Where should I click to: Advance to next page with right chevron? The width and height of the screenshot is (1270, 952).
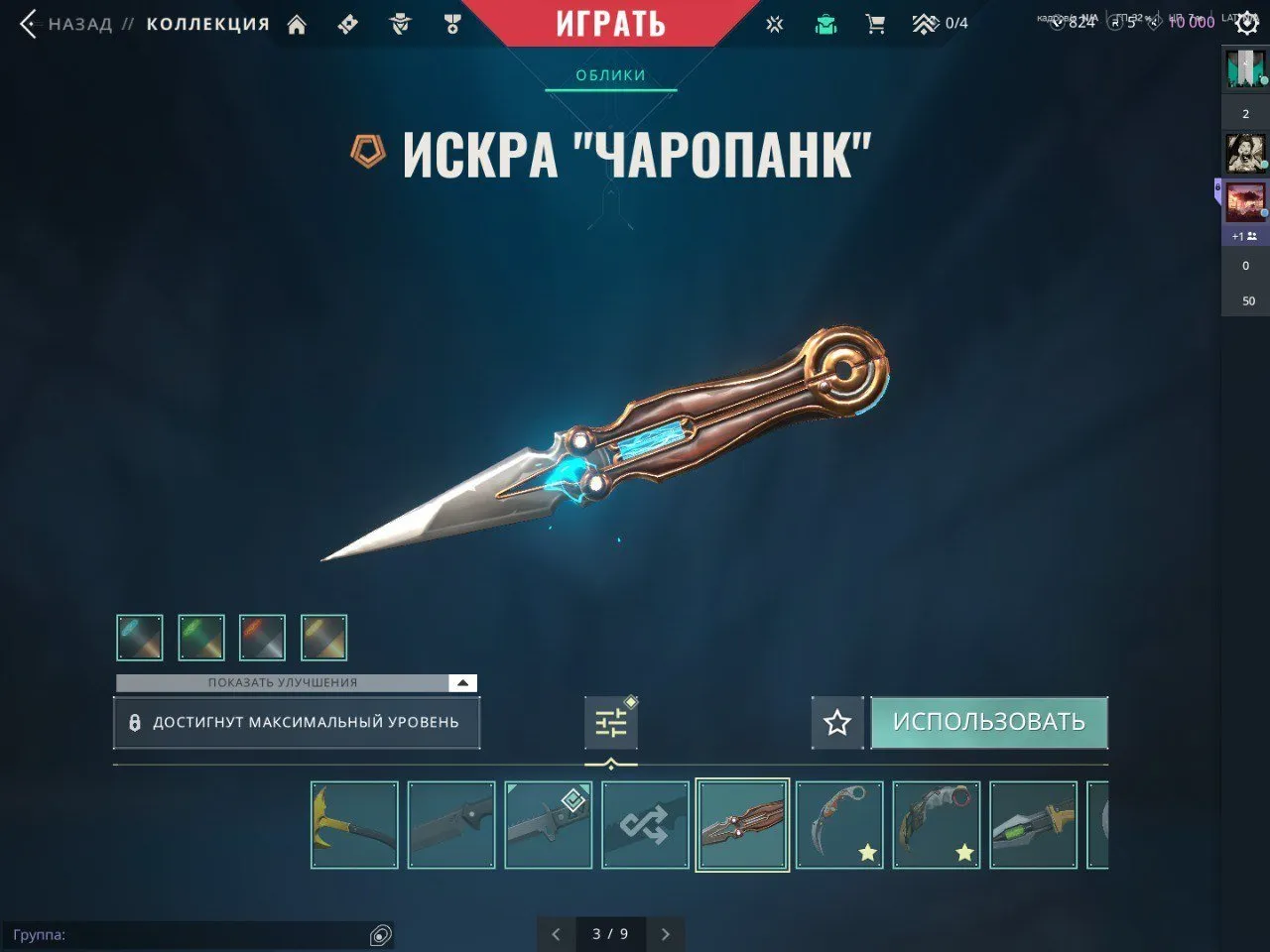point(665,933)
